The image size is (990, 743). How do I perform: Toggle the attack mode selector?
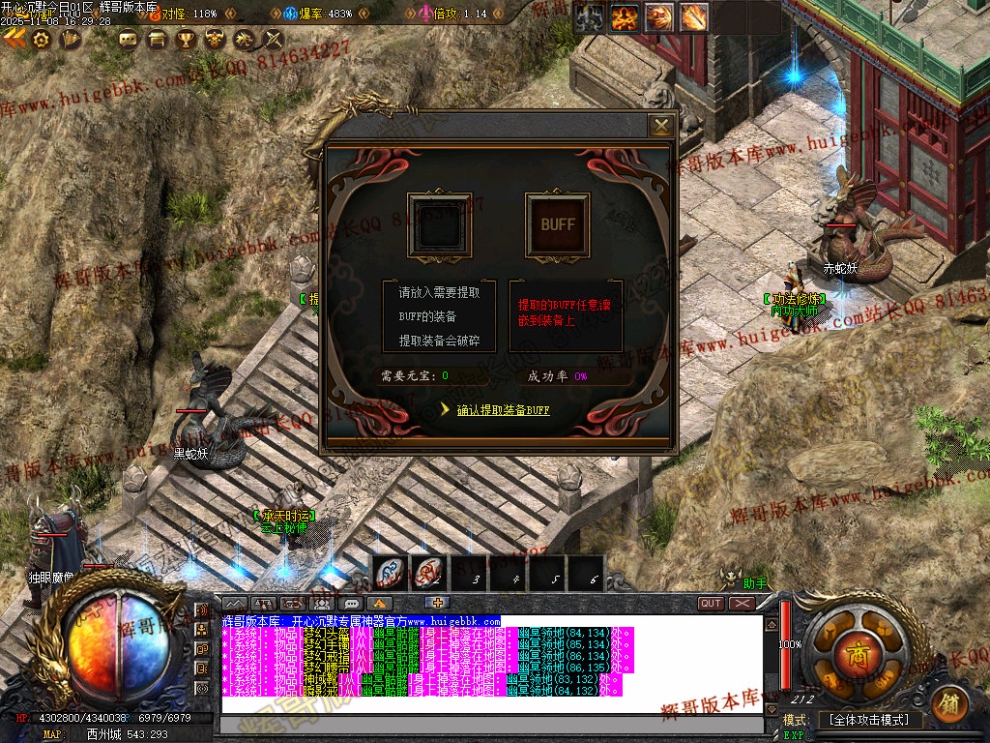click(866, 720)
